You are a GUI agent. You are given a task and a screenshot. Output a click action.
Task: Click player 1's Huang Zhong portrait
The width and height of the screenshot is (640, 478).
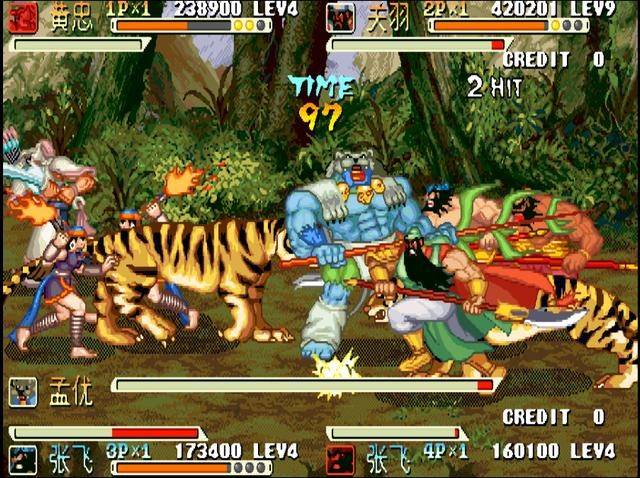click(22, 17)
